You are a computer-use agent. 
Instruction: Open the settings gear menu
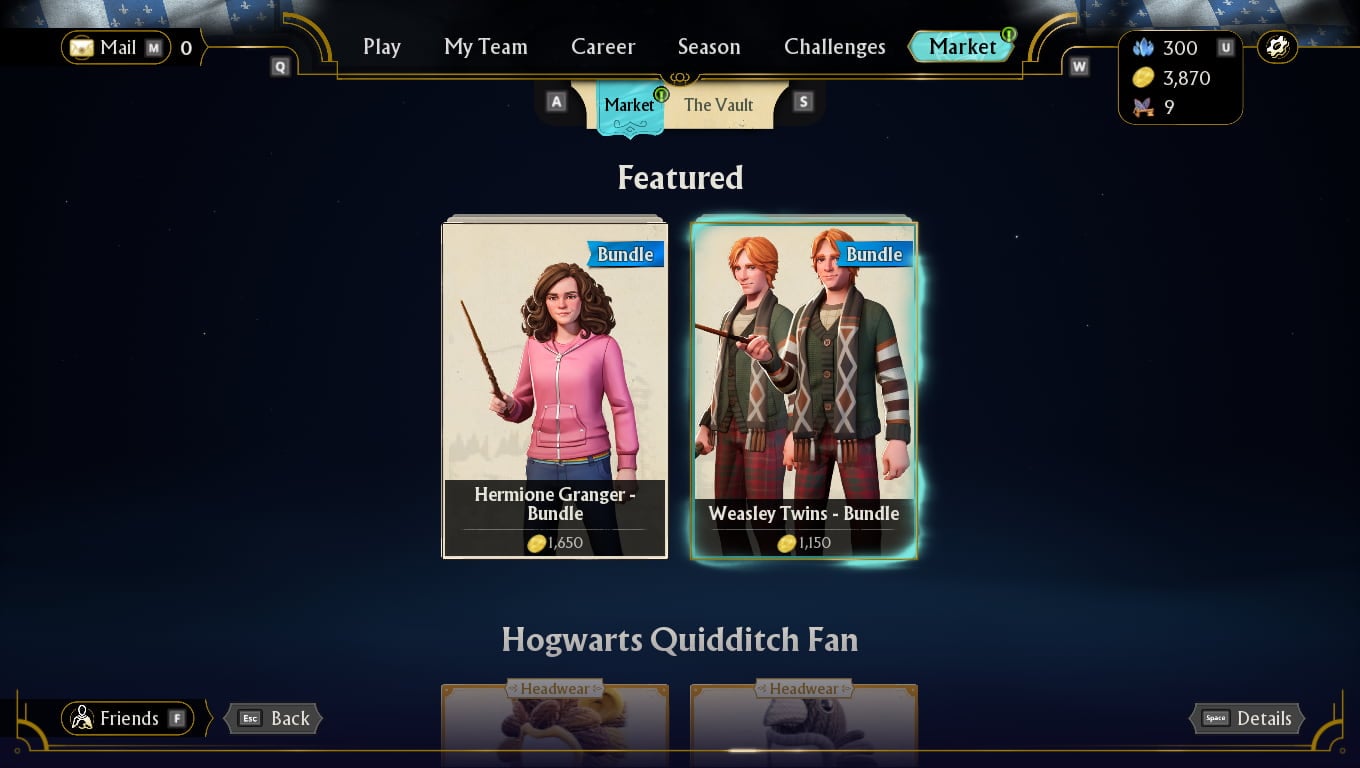[x=1277, y=45]
